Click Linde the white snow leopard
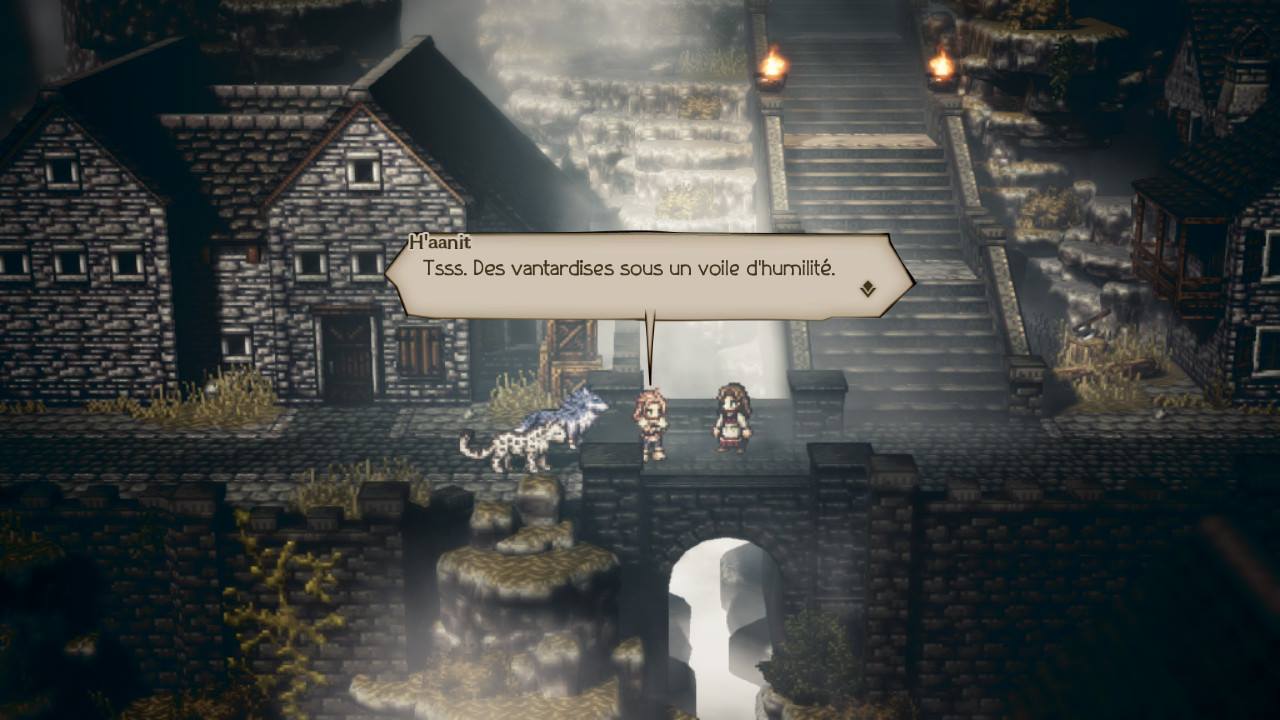Screen dimensions: 1280x720 pos(535,440)
